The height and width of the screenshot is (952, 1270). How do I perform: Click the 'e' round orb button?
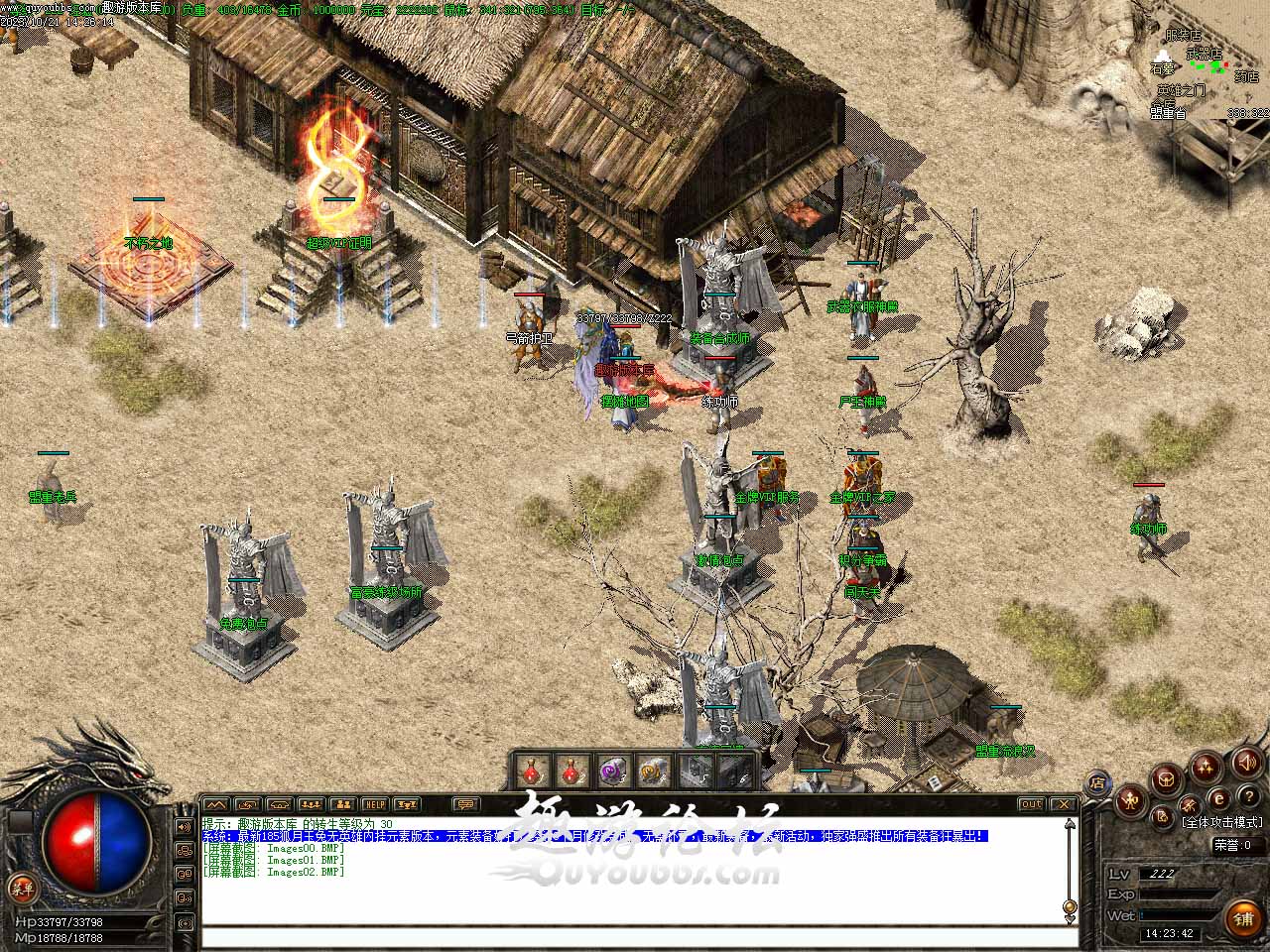1219,799
